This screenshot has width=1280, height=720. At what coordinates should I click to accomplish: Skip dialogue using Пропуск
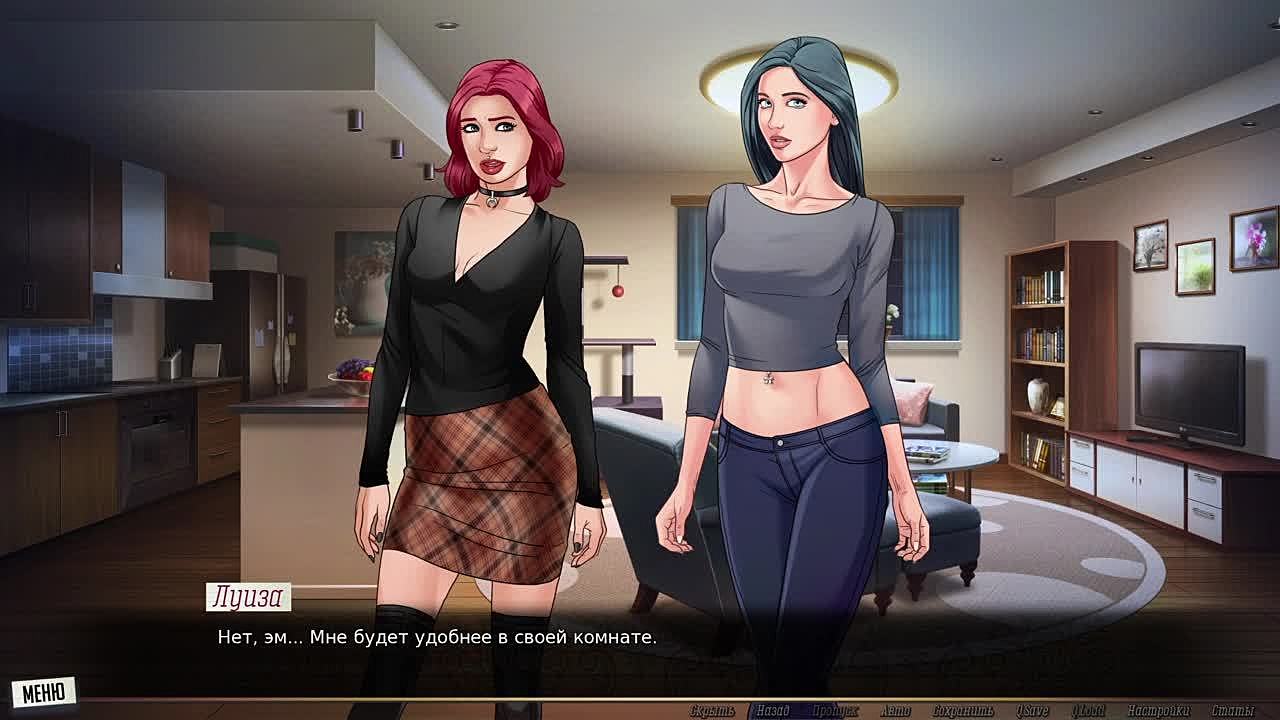[835, 711]
